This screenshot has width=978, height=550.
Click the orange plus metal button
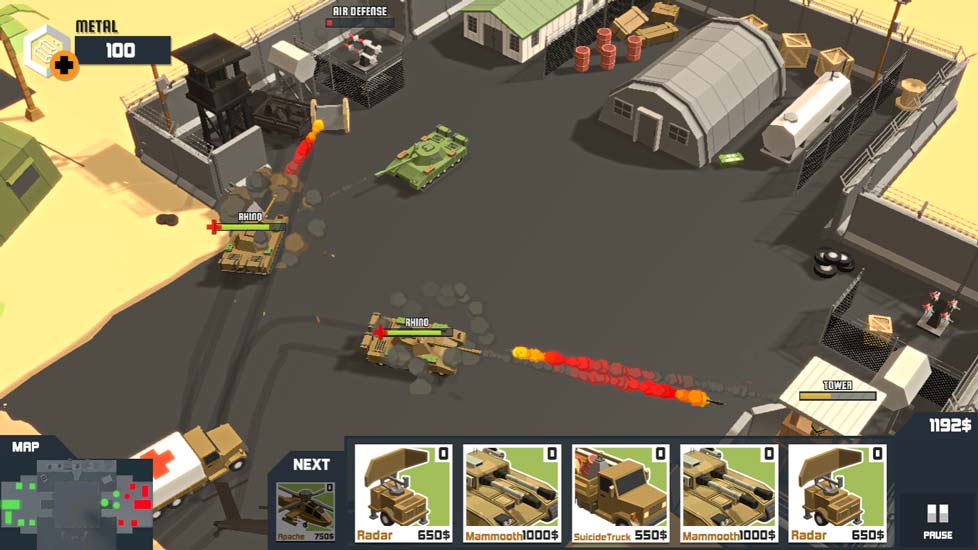tap(65, 67)
